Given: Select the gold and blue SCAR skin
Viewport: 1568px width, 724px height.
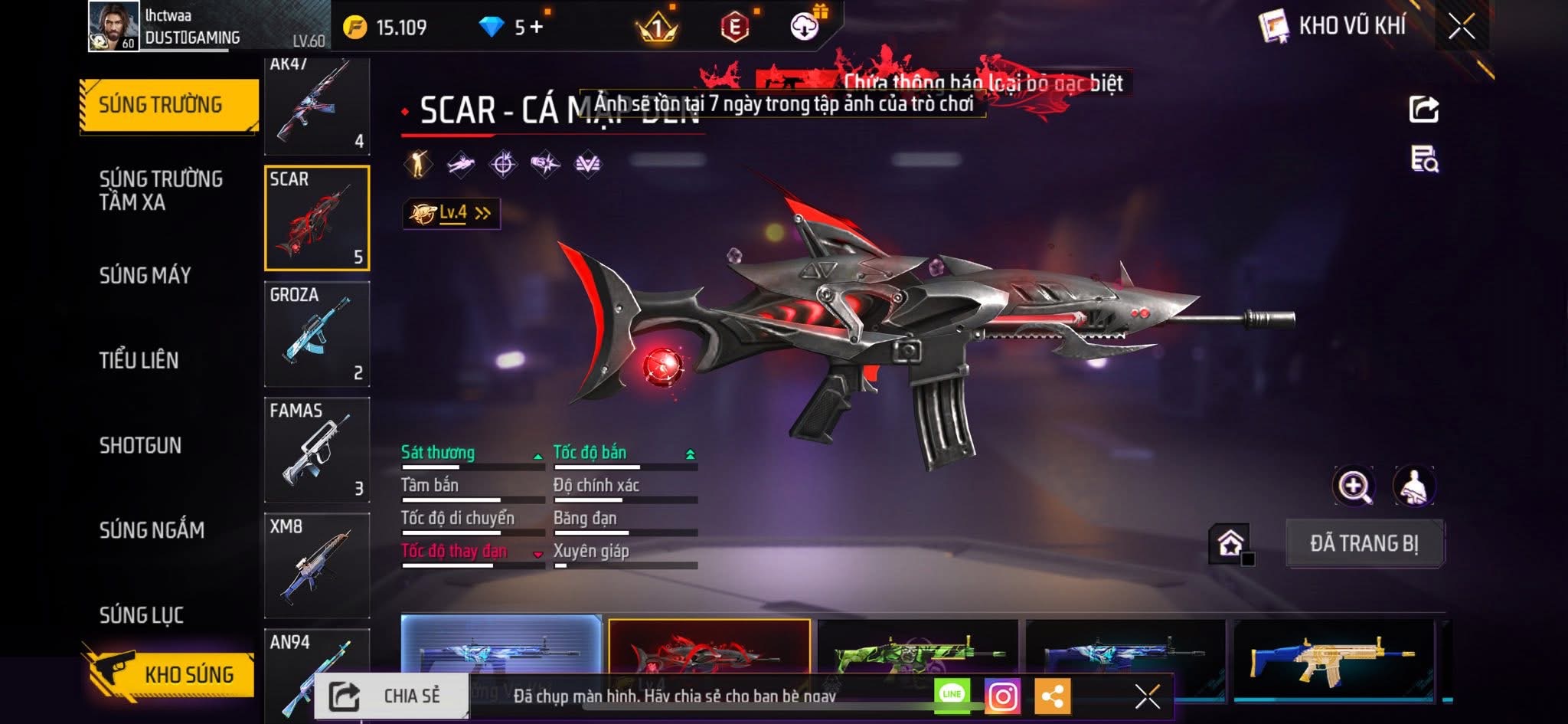Looking at the screenshot, I should pos(1334,657).
